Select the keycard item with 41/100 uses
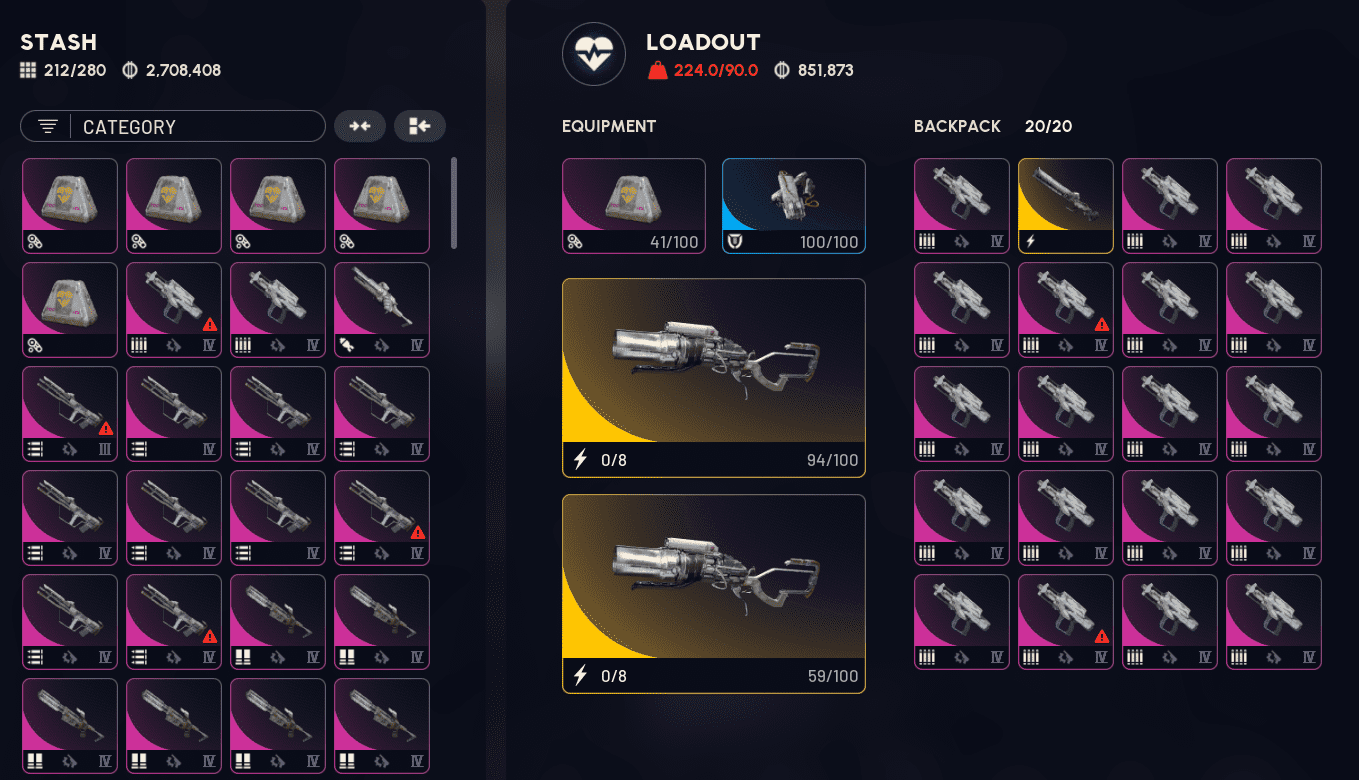Screen dimensions: 1359x780 [633, 205]
